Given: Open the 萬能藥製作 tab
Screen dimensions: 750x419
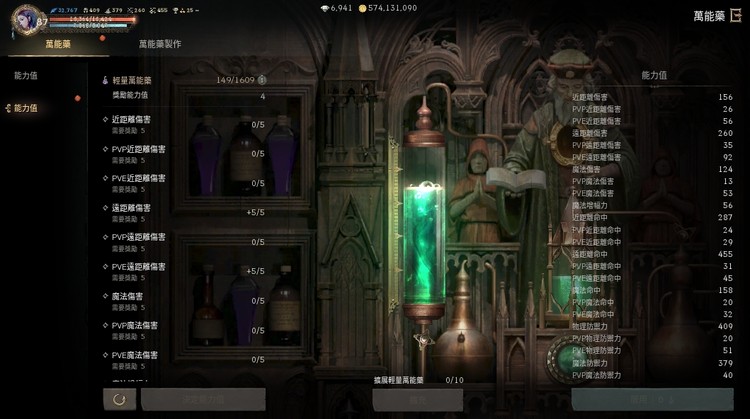Looking at the screenshot, I should tap(160, 44).
